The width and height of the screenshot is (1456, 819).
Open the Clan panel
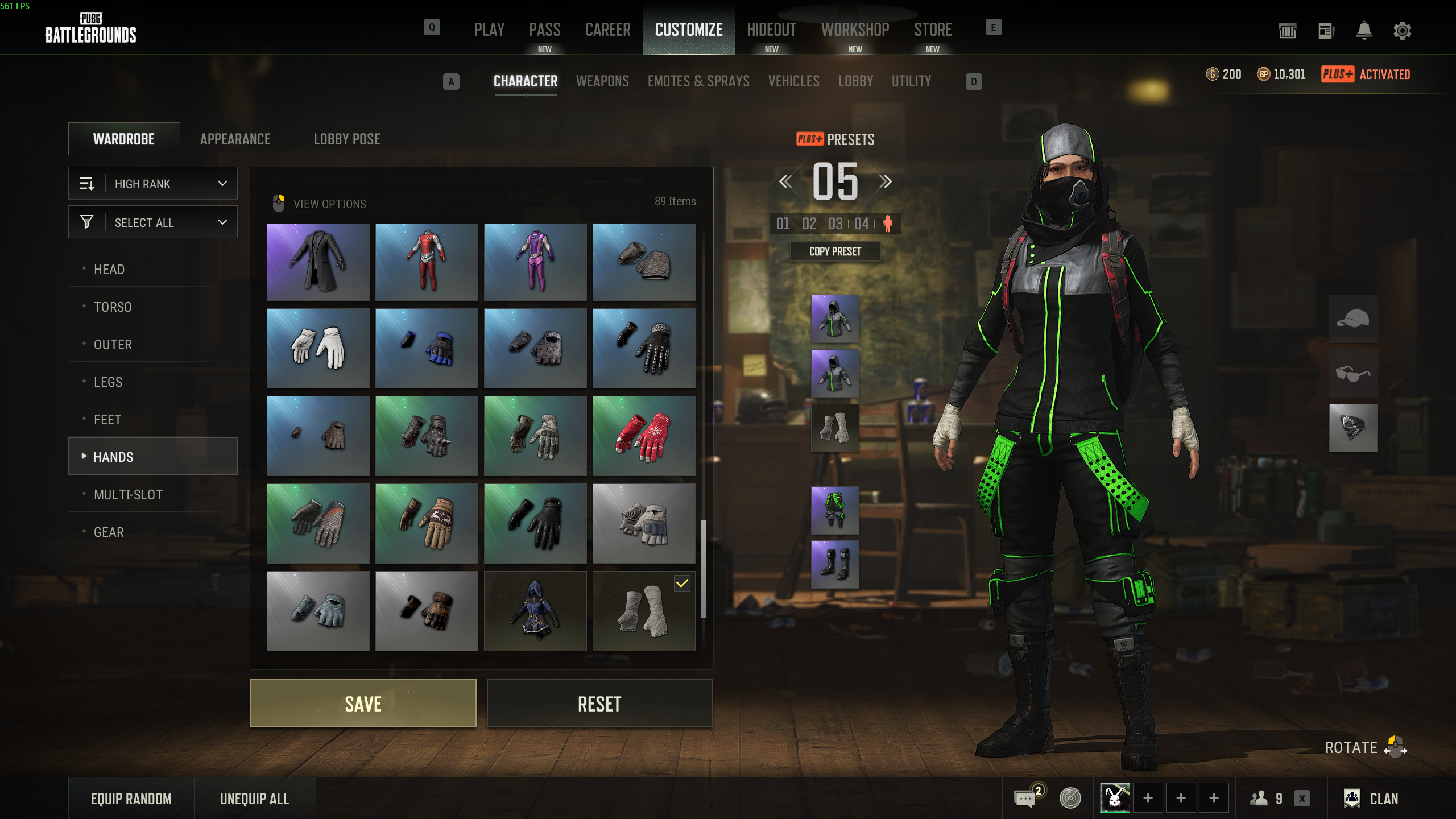click(1371, 799)
